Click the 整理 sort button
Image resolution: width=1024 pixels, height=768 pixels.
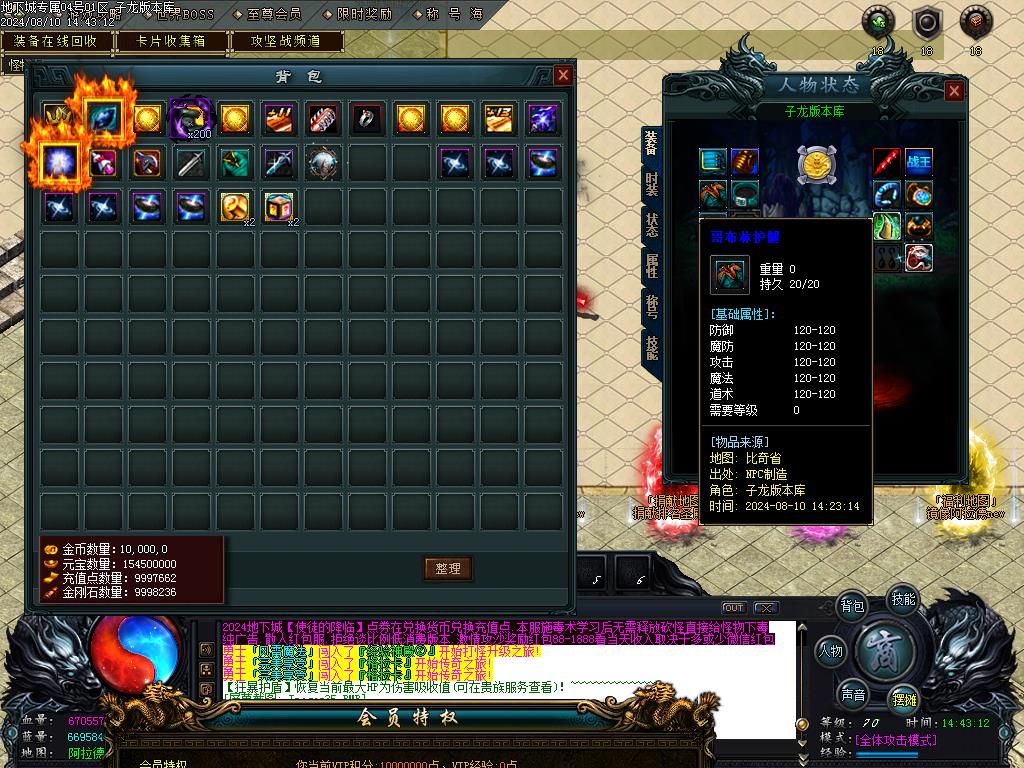tap(447, 568)
